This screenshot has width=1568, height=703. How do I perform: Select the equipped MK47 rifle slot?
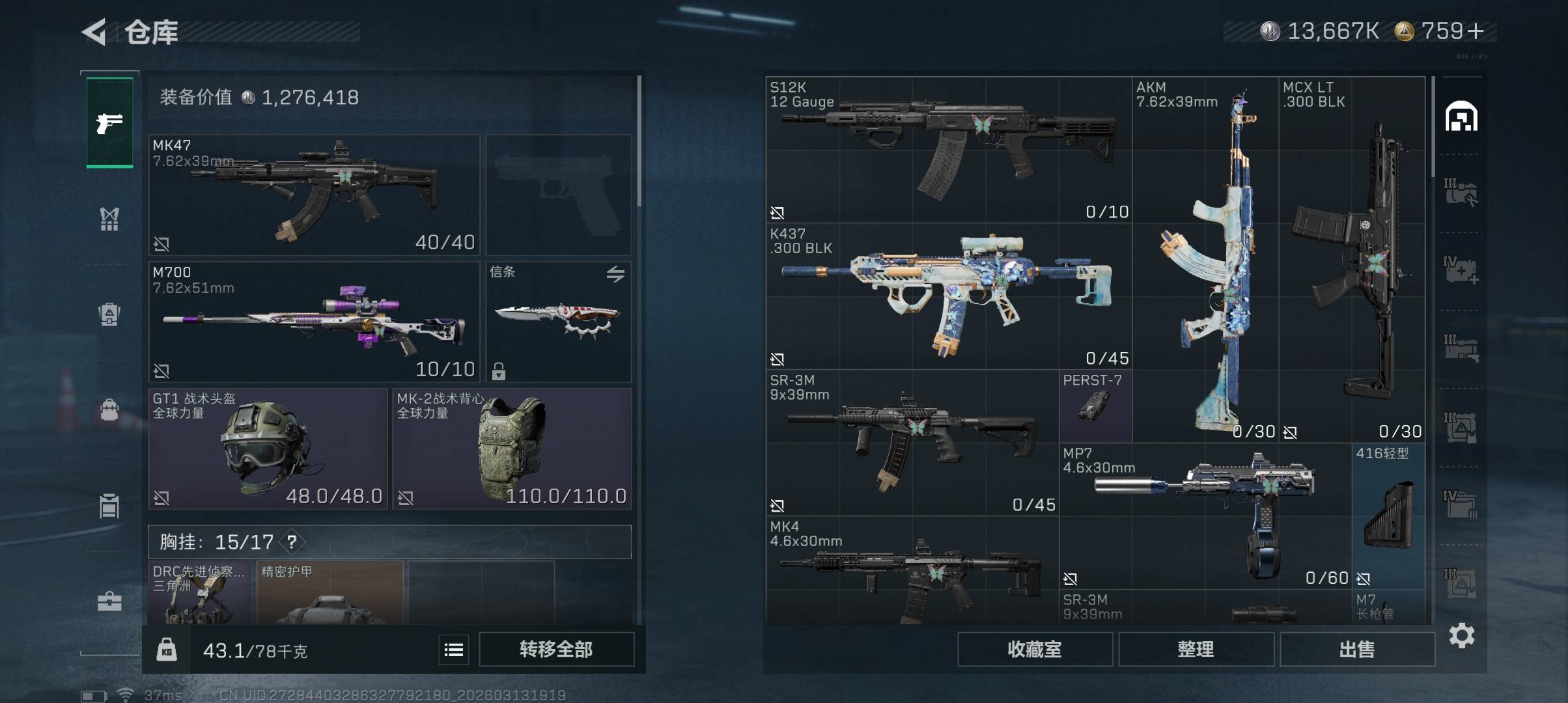coord(314,195)
